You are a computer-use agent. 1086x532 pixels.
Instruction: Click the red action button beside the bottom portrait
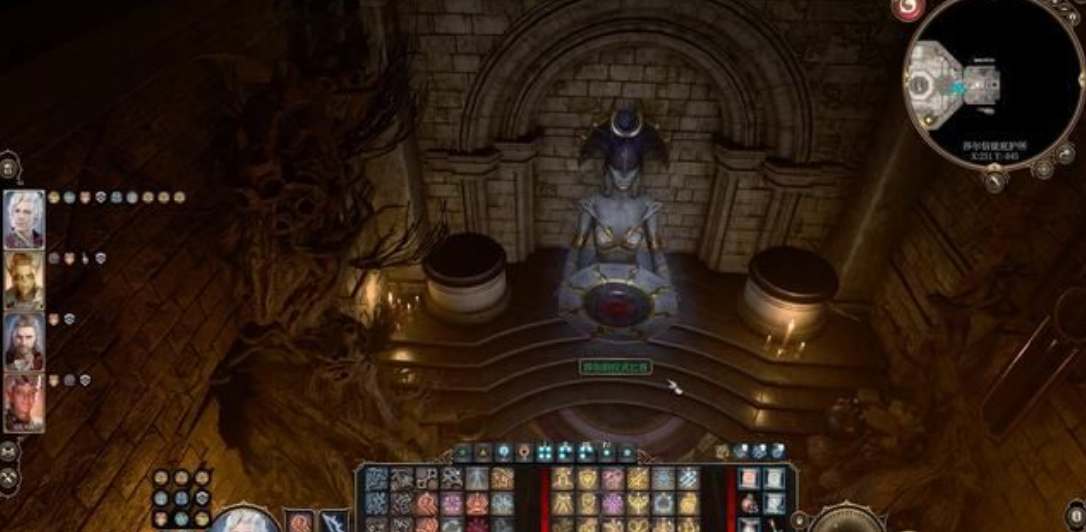pyautogui.click(x=300, y=521)
